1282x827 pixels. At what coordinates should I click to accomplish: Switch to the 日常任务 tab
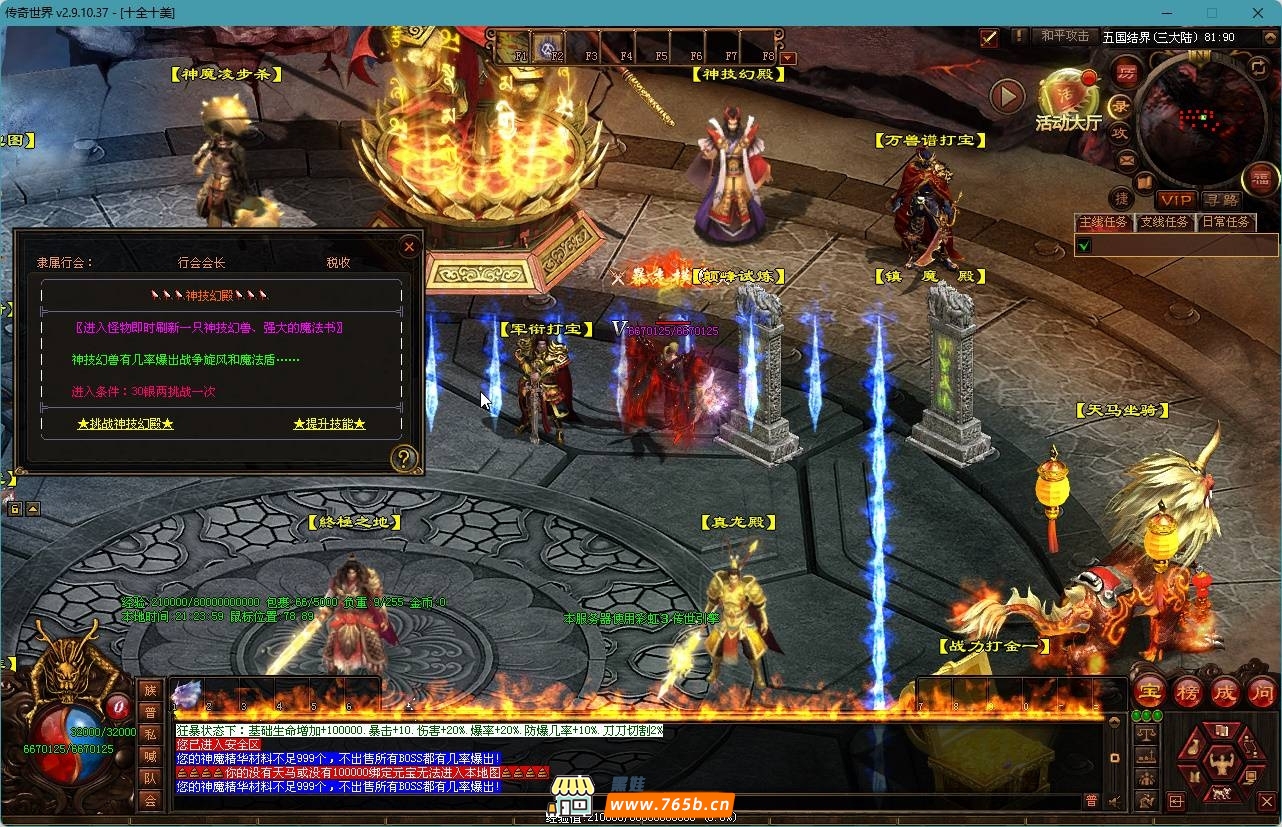(x=1225, y=222)
